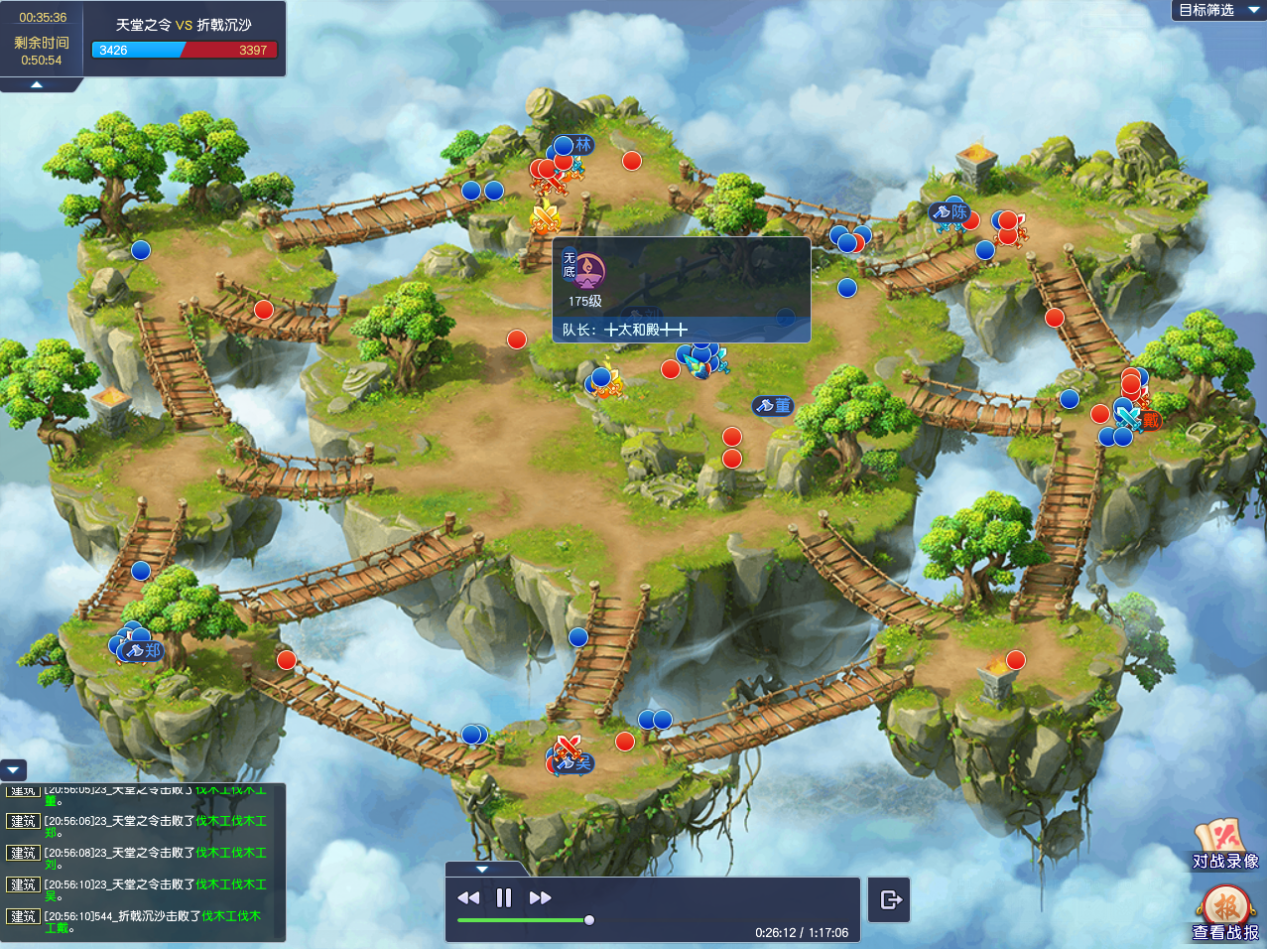Rewind the battle replay
Viewport: 1267px width, 949px height.
coord(468,897)
